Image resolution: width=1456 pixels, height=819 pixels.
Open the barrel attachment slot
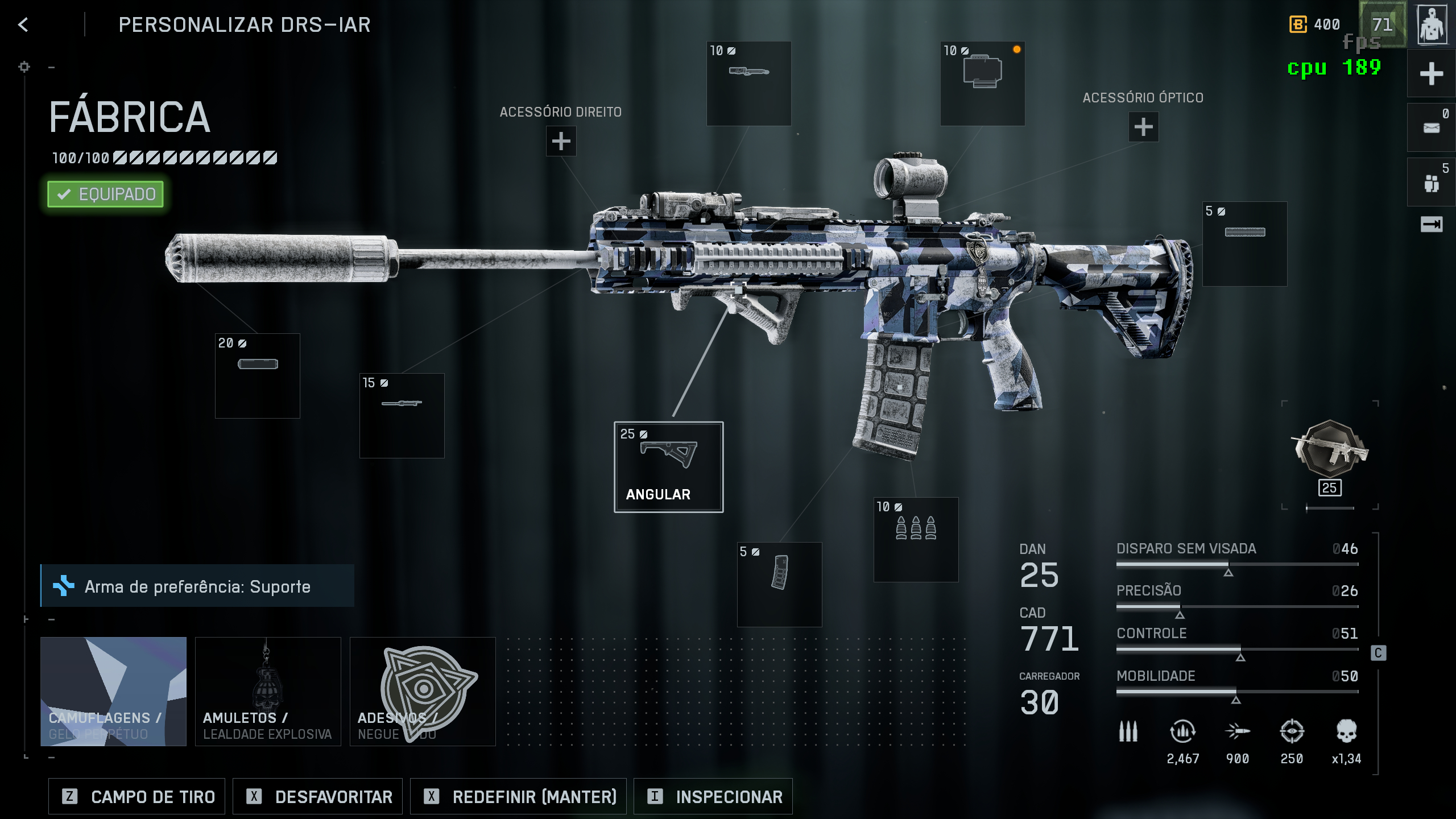pyautogui.click(x=402, y=415)
